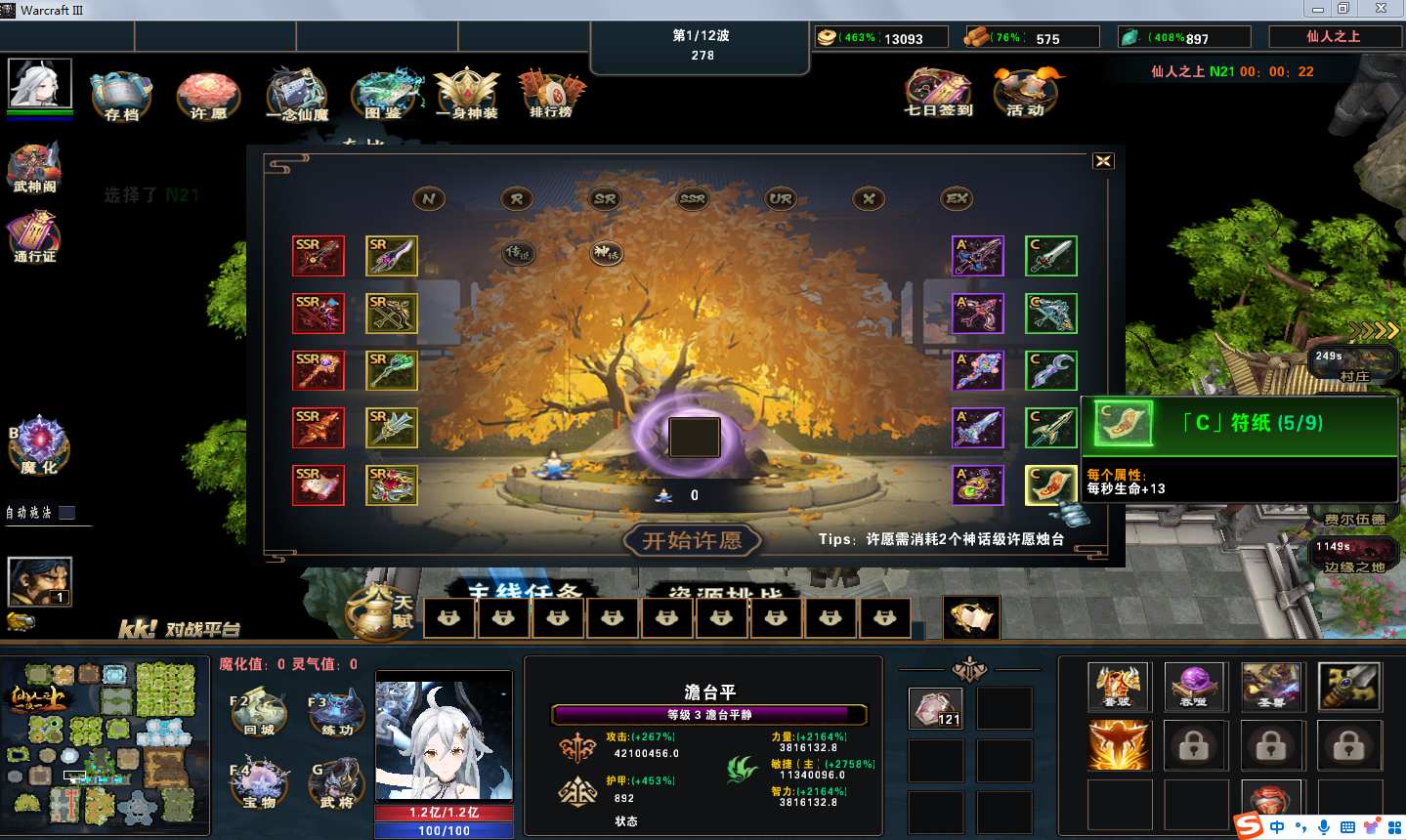Switch to the UR rarity tab
This screenshot has height=840, width=1406.
pos(780,199)
